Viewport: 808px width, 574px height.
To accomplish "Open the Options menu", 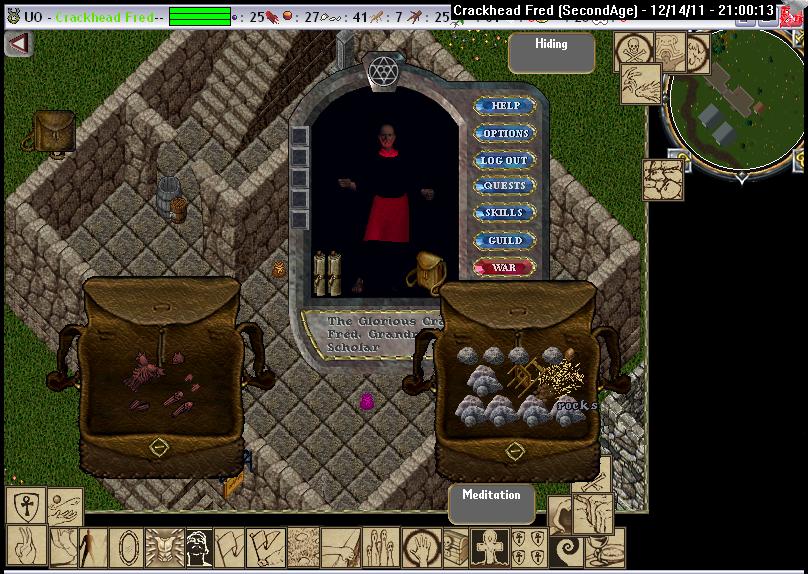I will 504,133.
